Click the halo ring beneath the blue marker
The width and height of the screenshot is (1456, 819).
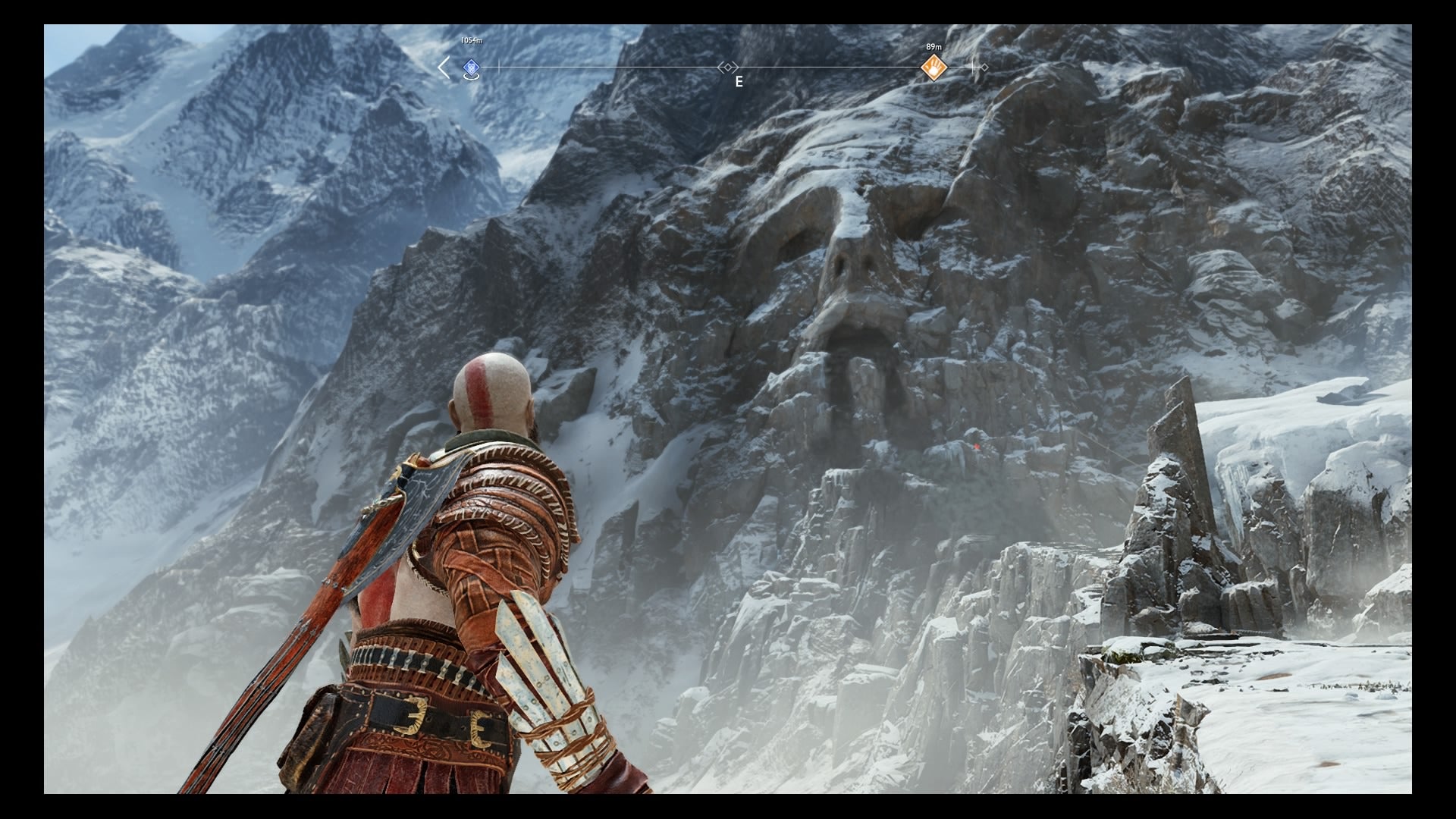(x=470, y=75)
